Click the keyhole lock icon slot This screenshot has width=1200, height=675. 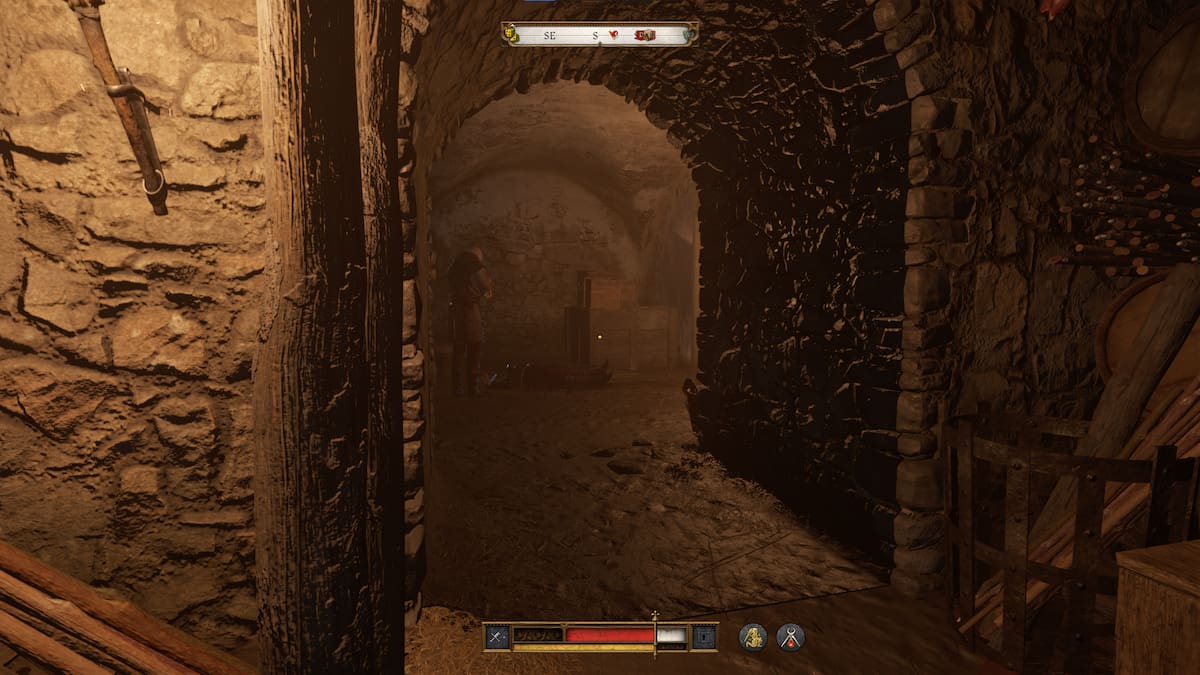[704, 636]
